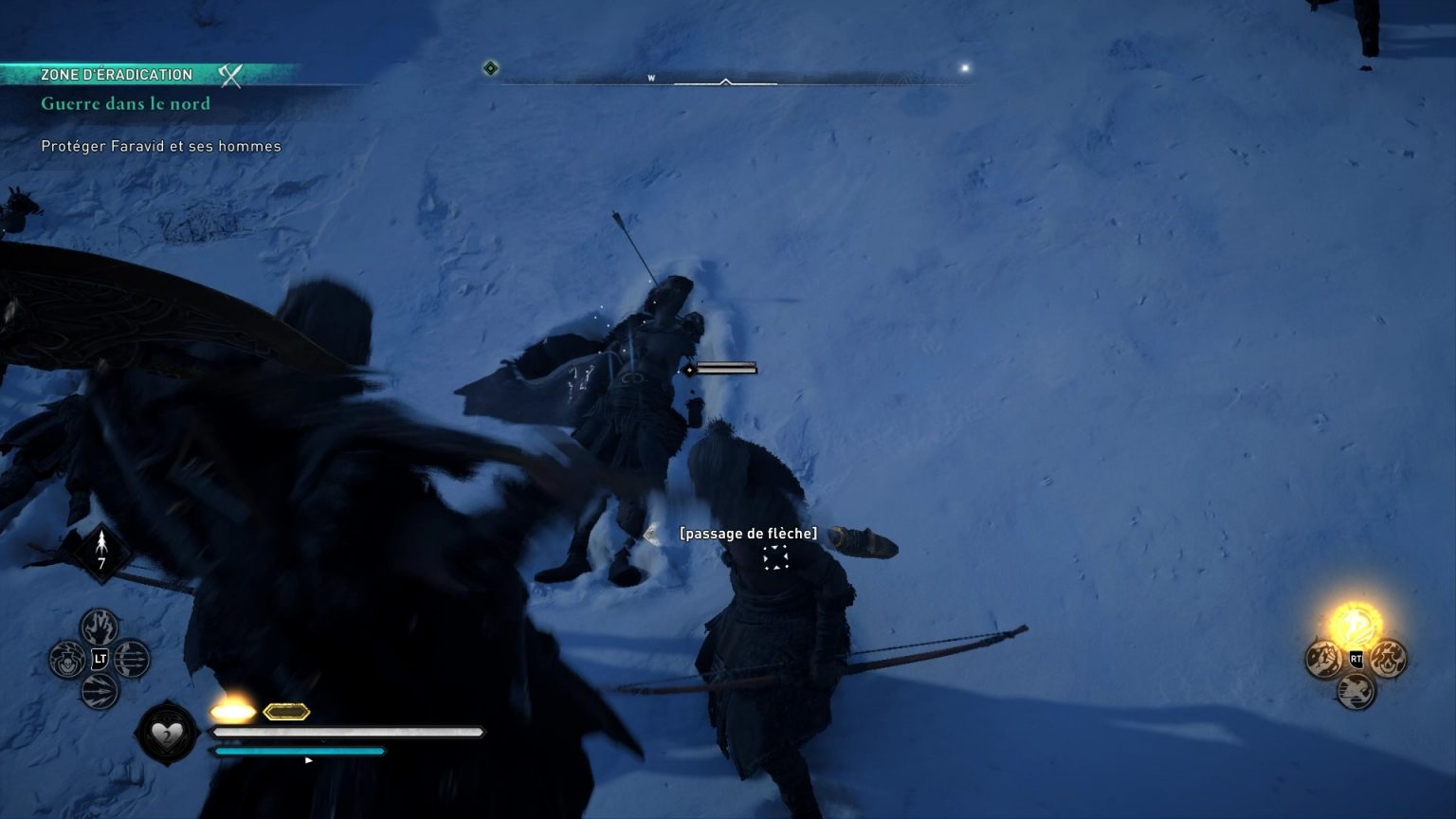Activate the glowing ability above the RT wheel
Image resolution: width=1456 pixels, height=819 pixels.
coord(1356,626)
